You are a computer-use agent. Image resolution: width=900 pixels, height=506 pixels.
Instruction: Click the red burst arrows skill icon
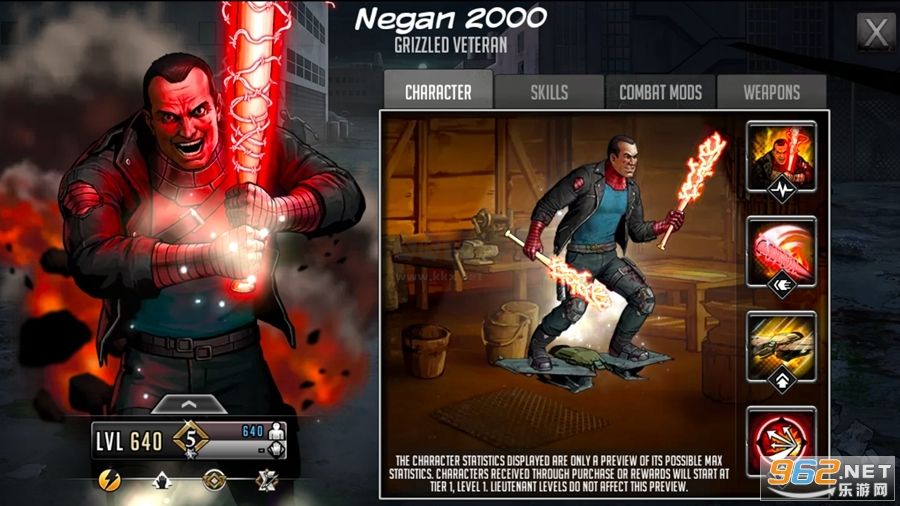(x=781, y=437)
